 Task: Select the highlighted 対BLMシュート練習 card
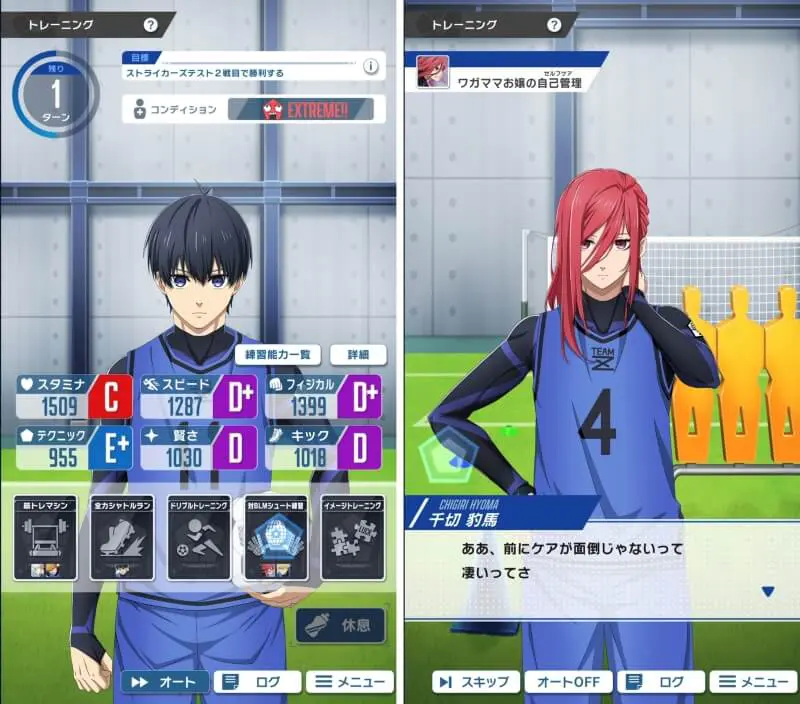pyautogui.click(x=275, y=538)
